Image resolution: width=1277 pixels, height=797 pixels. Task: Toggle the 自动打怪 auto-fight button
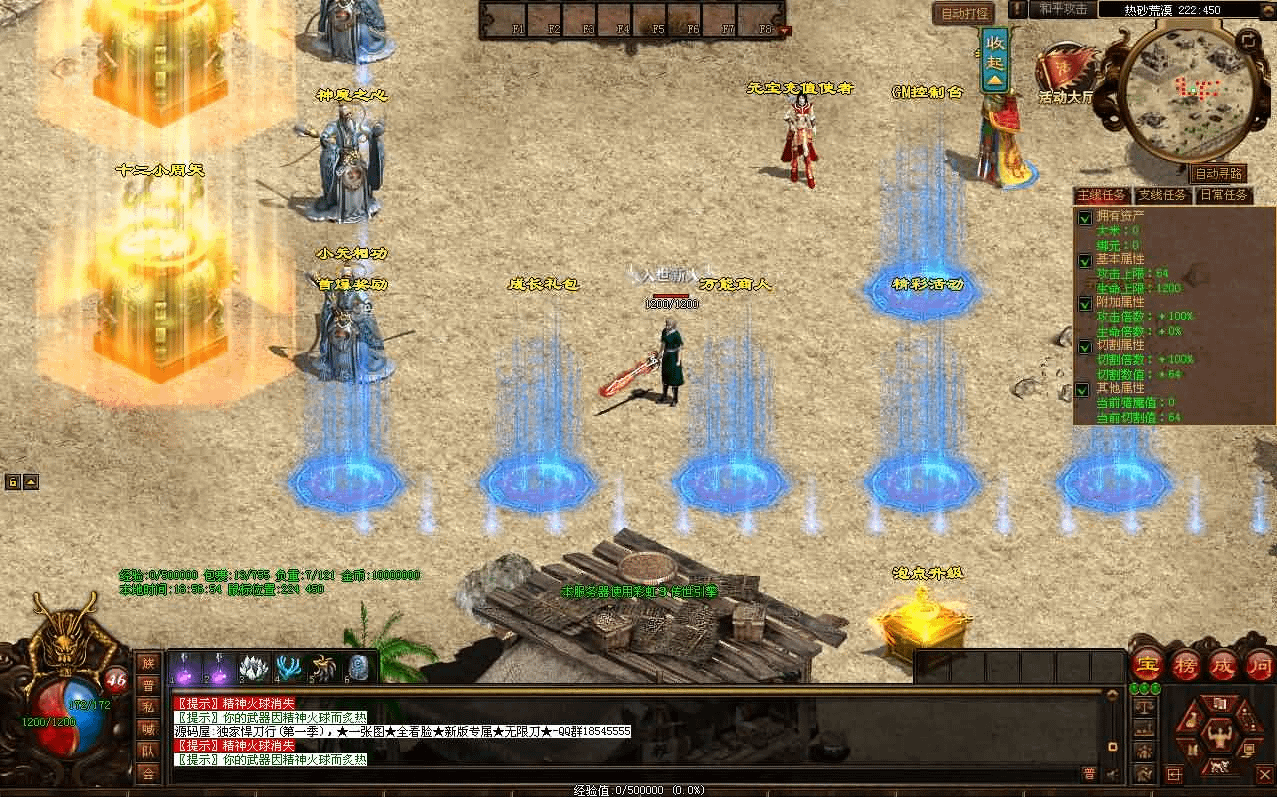[x=962, y=13]
